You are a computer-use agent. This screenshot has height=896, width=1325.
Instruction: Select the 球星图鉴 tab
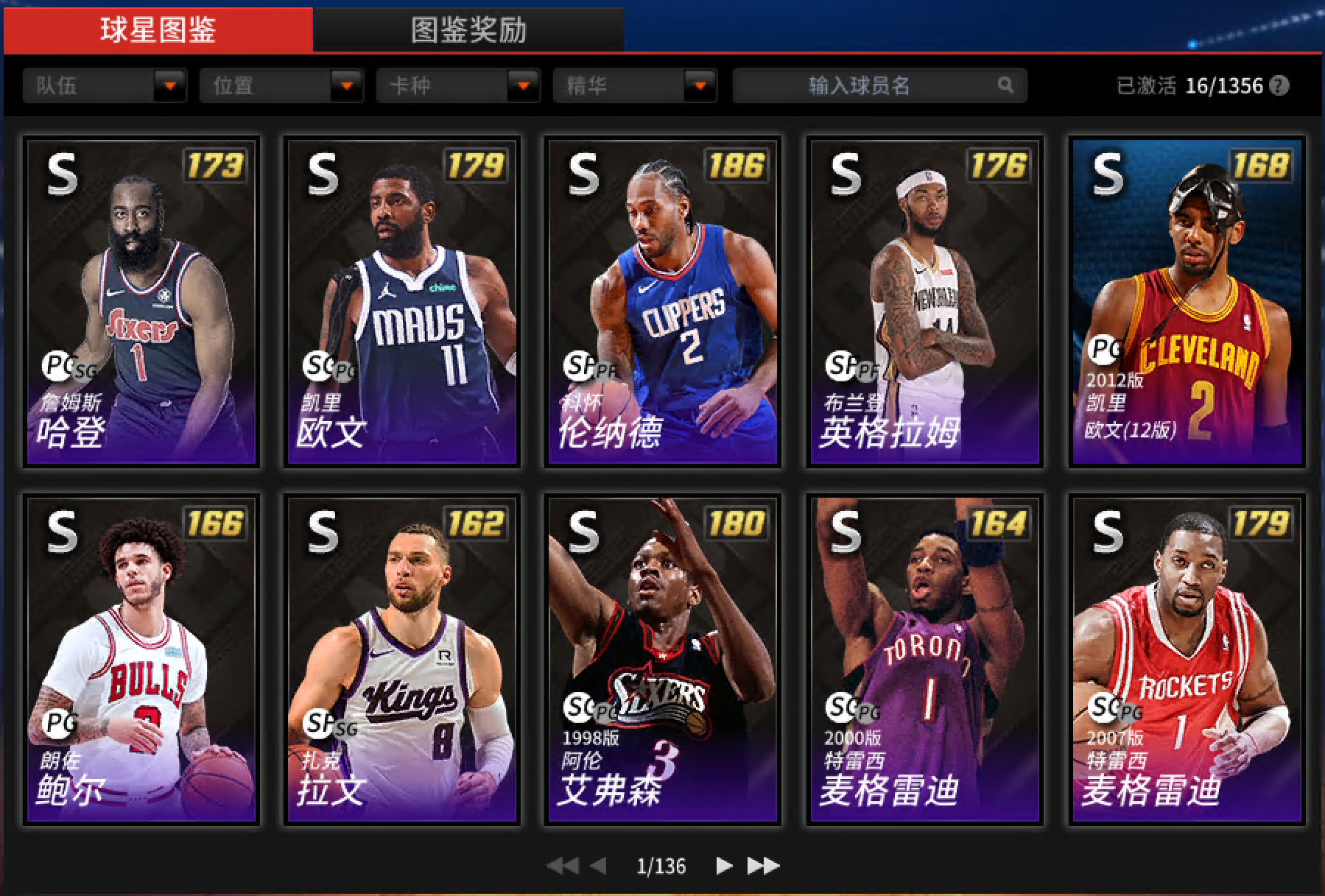click(x=158, y=30)
